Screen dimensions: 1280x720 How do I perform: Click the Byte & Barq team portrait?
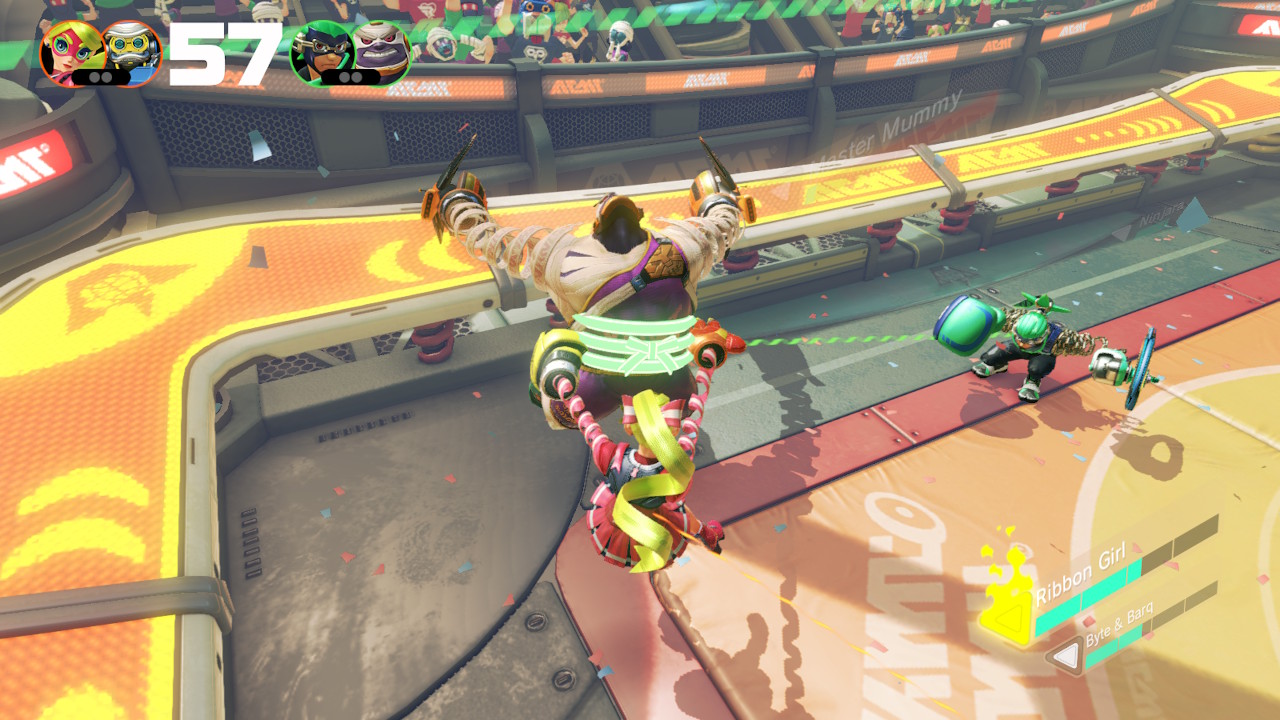click(131, 50)
